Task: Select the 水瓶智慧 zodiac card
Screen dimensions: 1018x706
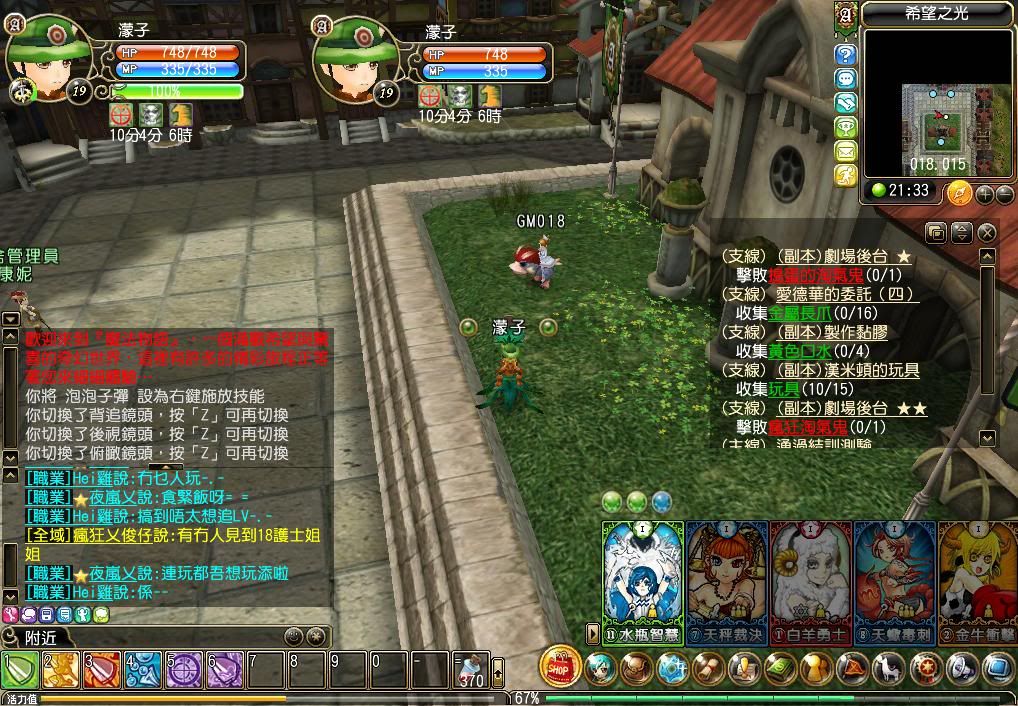Action: 642,580
